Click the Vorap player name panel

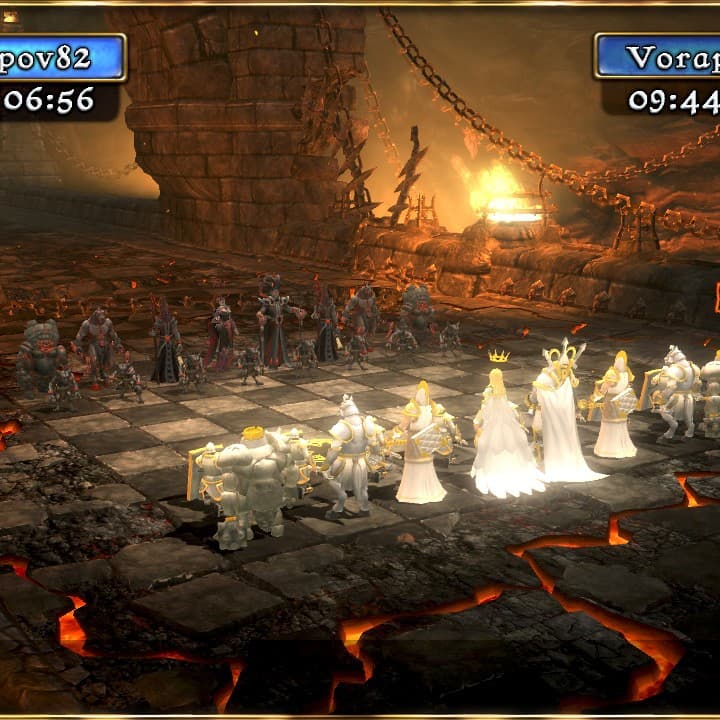point(660,58)
